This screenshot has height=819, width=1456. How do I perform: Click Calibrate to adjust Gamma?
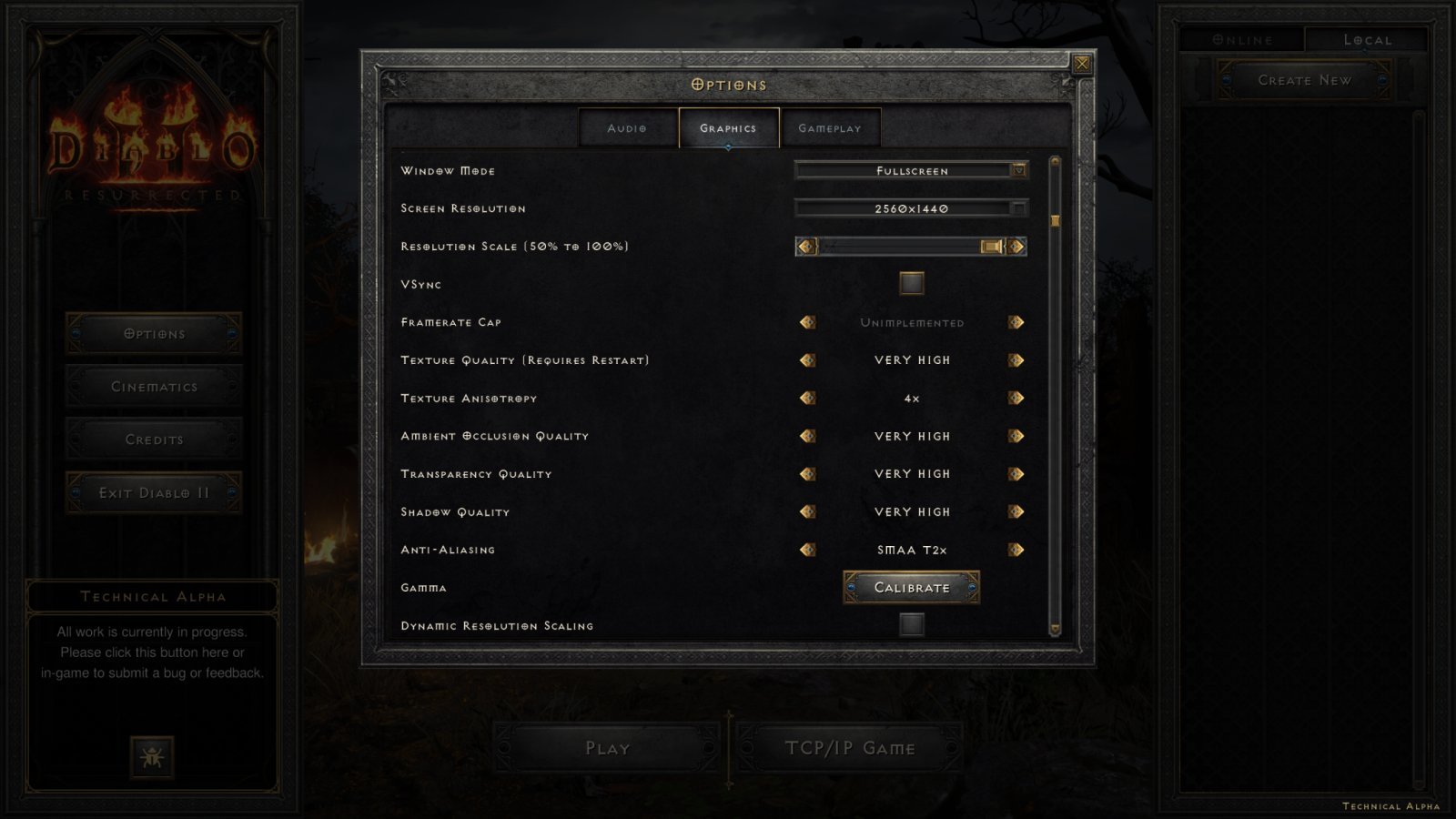(x=911, y=587)
